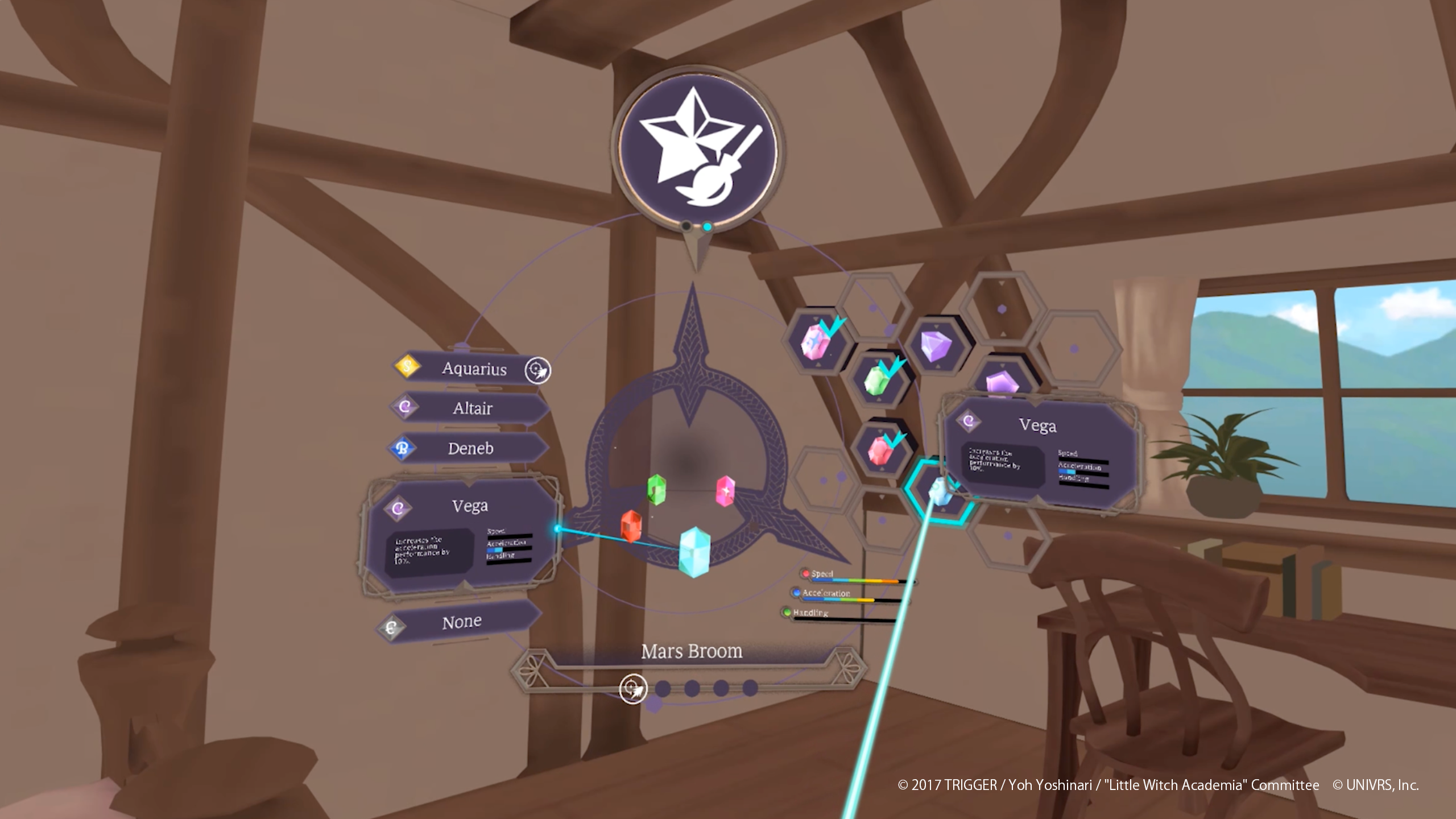Select the Mars Broom title bar
The width and height of the screenshot is (1456, 819).
pos(692,652)
